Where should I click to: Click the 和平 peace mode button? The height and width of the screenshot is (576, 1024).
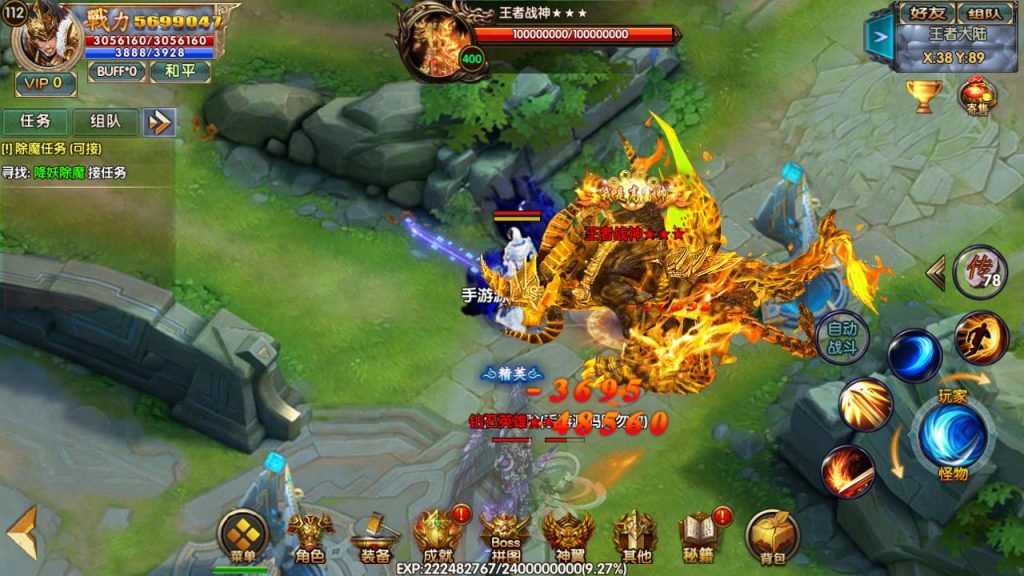(x=180, y=72)
